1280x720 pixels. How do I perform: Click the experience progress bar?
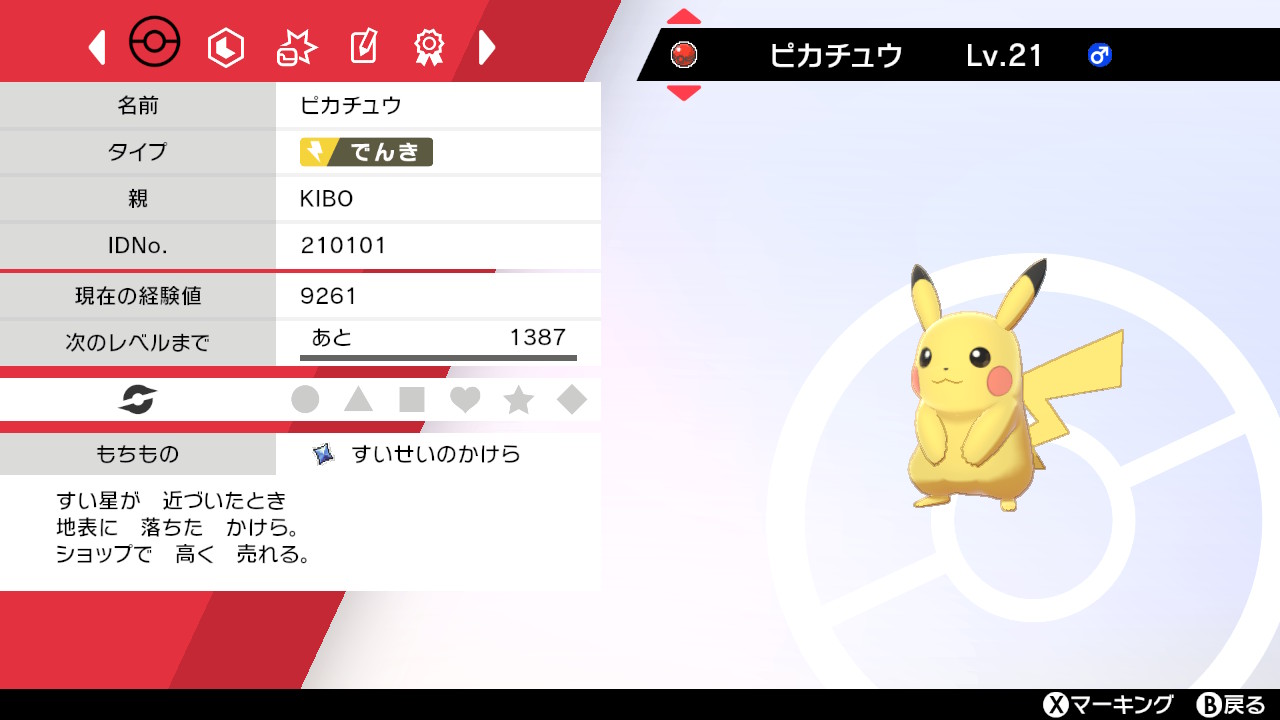click(439, 356)
